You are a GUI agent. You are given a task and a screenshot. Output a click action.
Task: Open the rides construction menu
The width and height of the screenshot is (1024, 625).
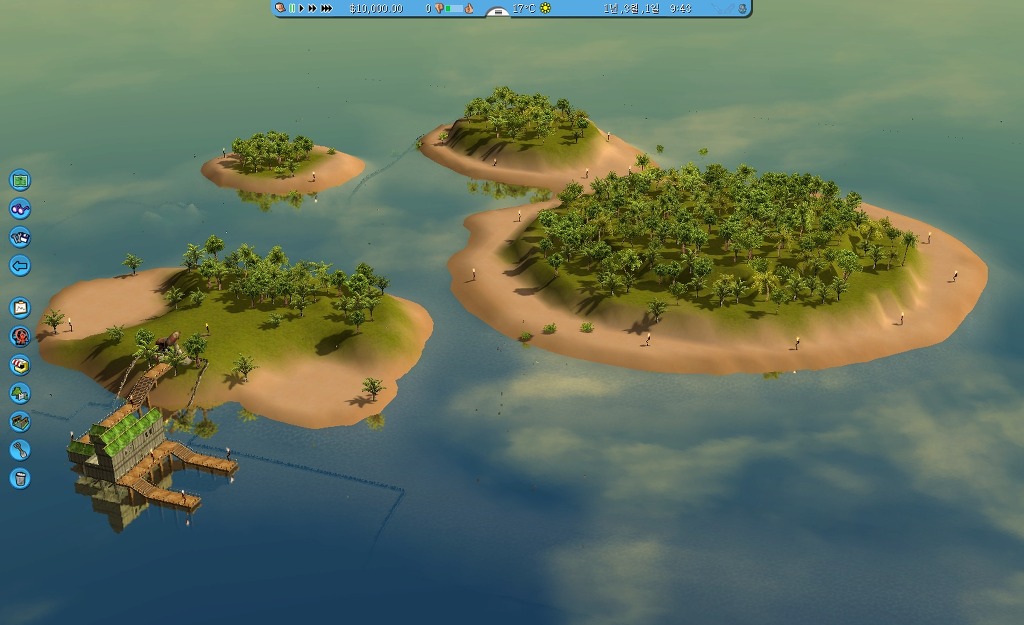(20, 336)
